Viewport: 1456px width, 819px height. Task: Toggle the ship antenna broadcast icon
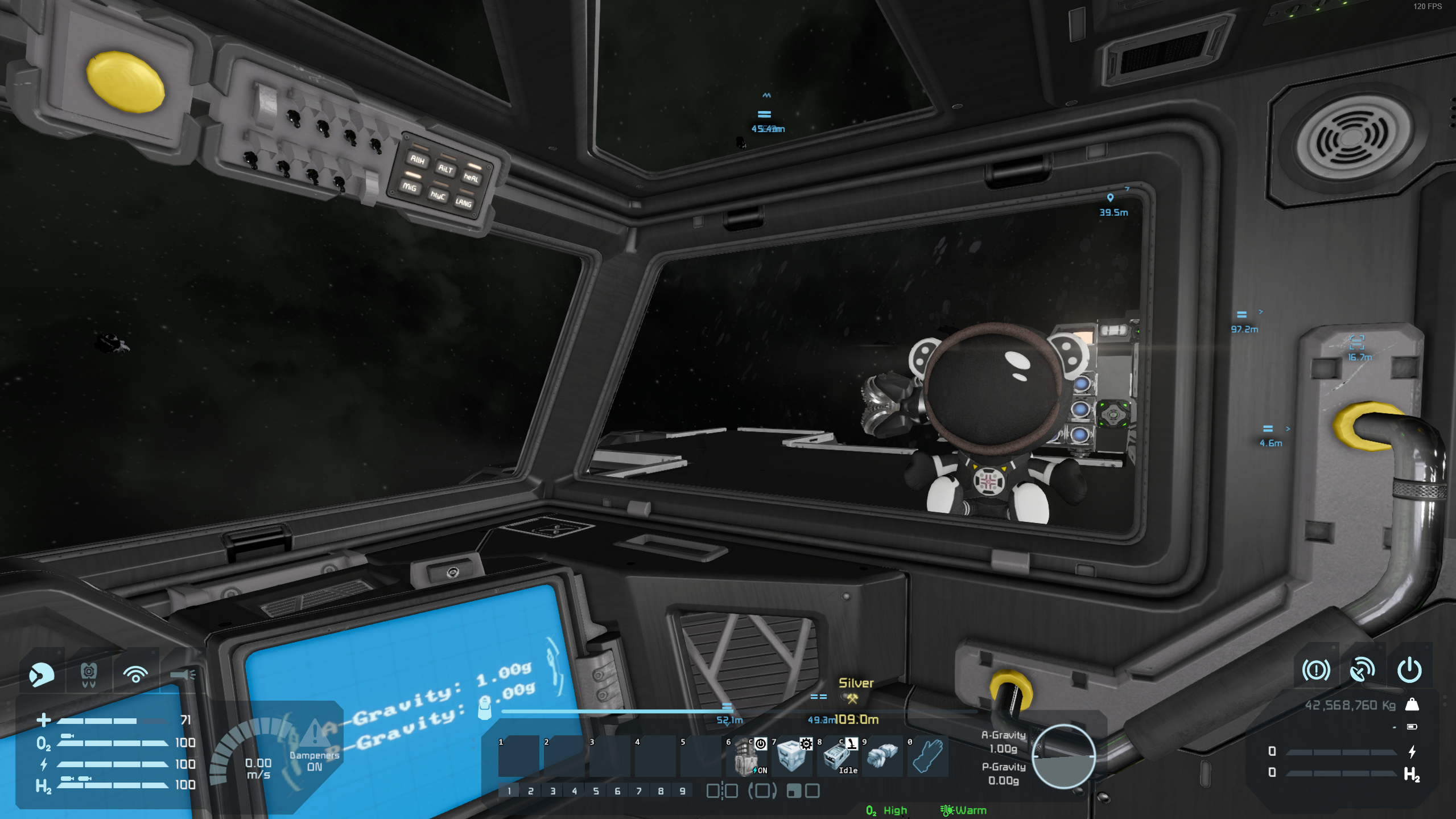click(1362, 670)
